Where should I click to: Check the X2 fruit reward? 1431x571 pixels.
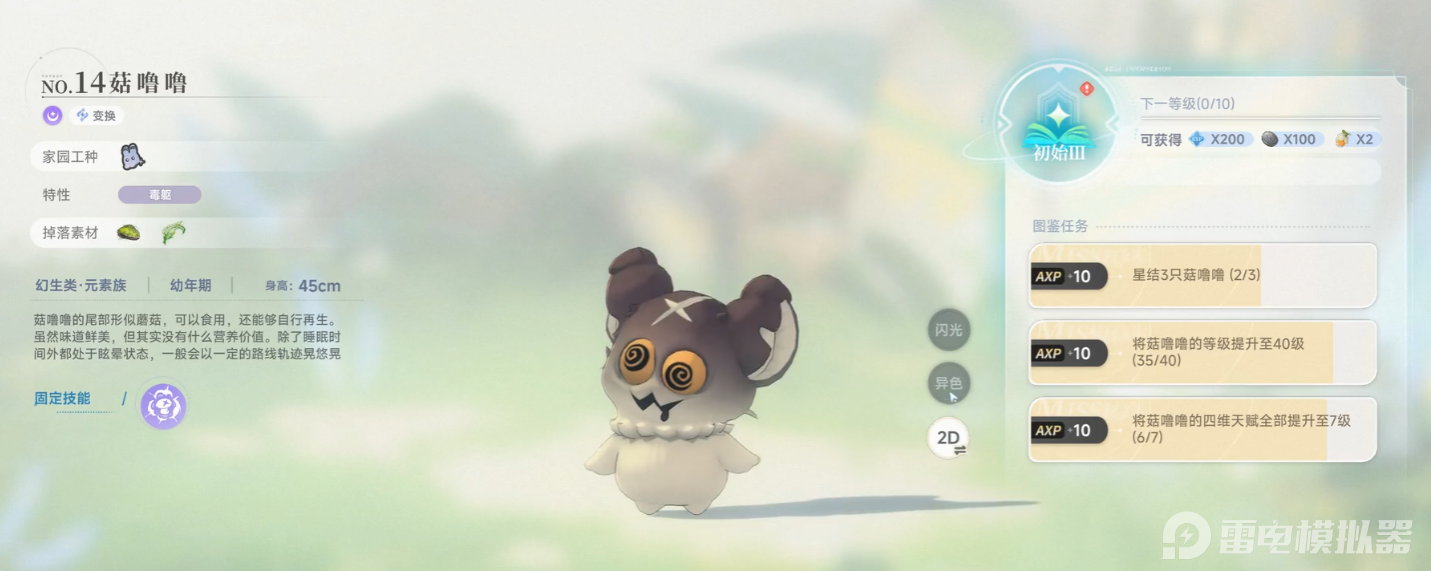(x=1355, y=139)
